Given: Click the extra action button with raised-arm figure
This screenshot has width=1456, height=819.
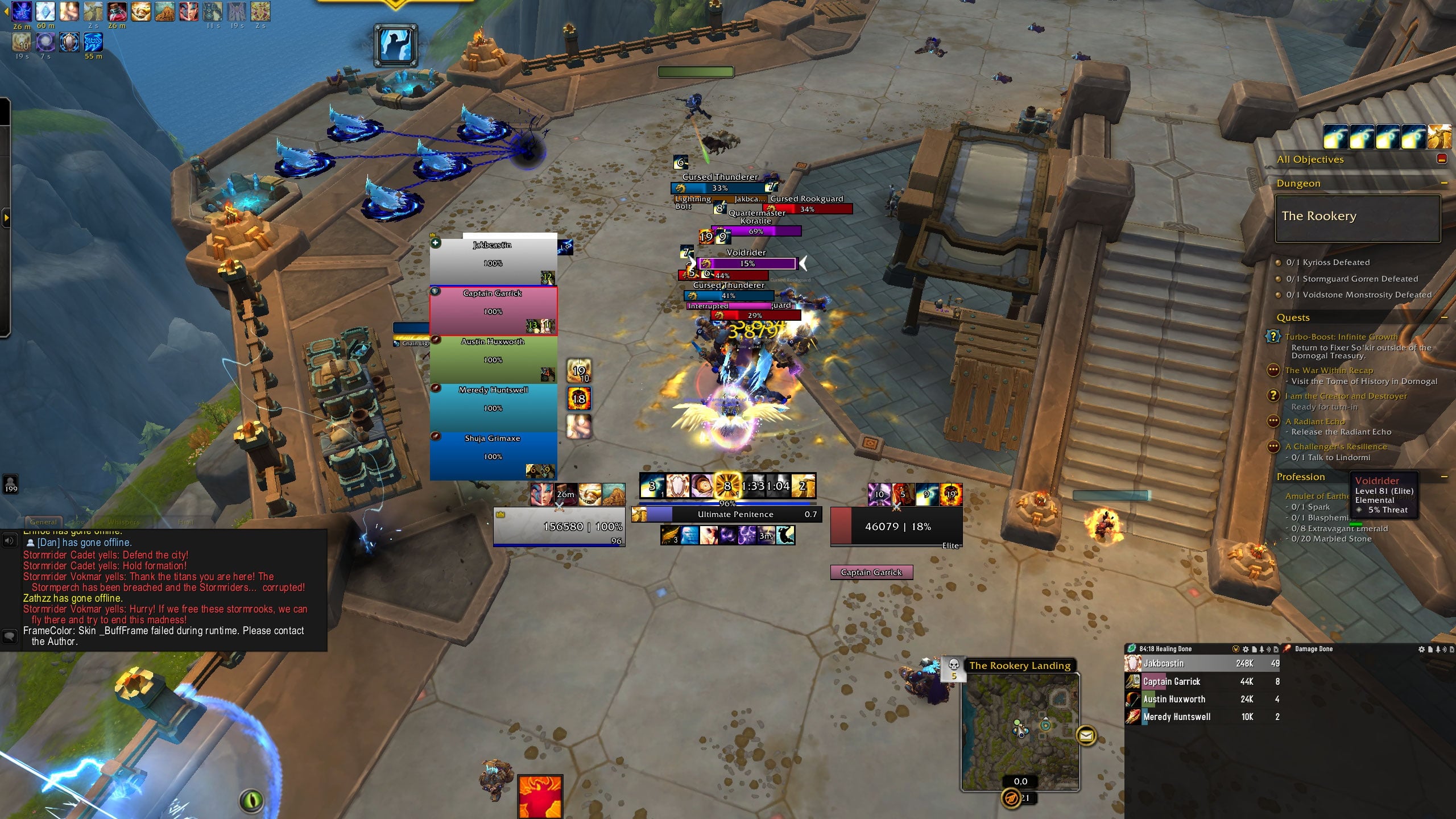Looking at the screenshot, I should (395, 45).
